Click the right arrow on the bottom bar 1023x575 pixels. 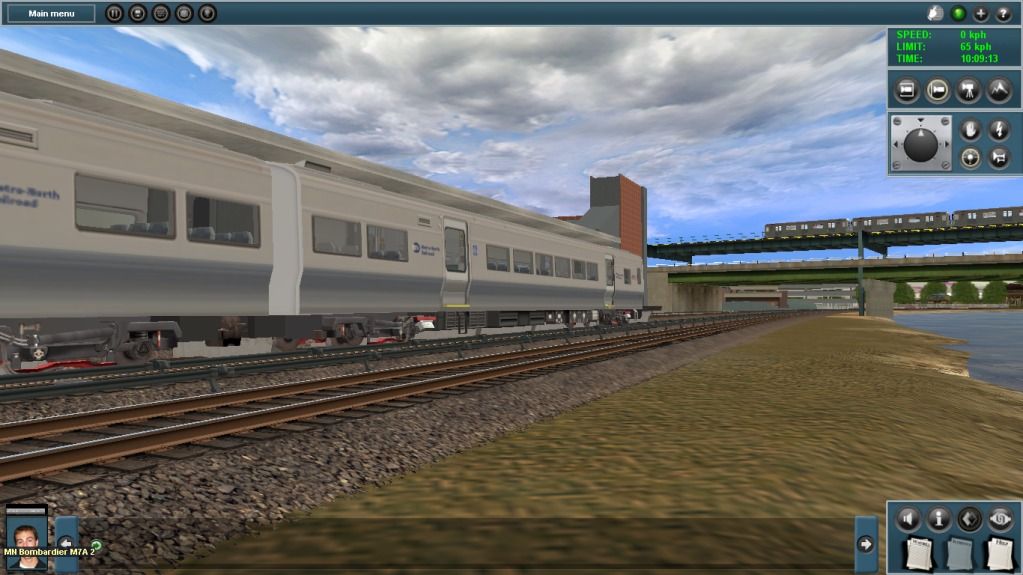[x=866, y=544]
